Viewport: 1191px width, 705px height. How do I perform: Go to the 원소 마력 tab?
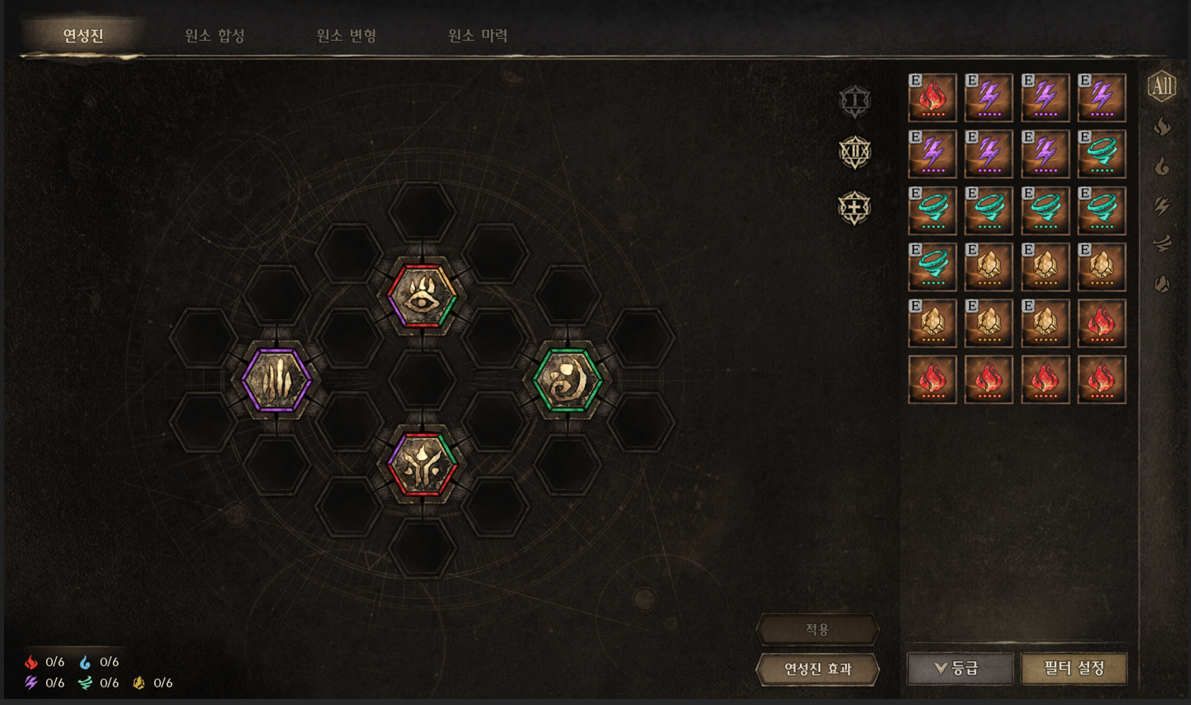[x=478, y=36]
